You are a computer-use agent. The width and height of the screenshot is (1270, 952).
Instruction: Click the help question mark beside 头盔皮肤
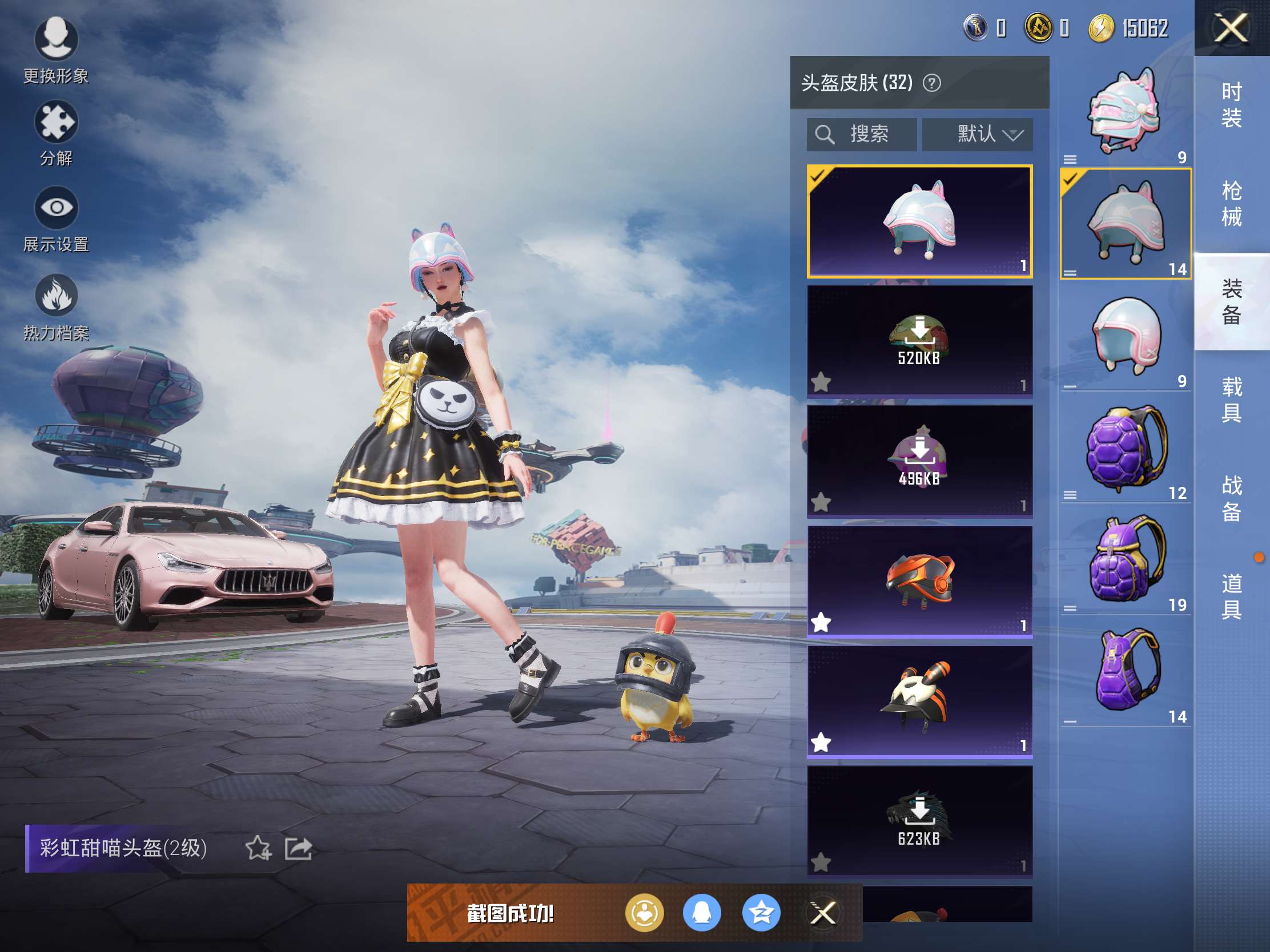coord(931,84)
